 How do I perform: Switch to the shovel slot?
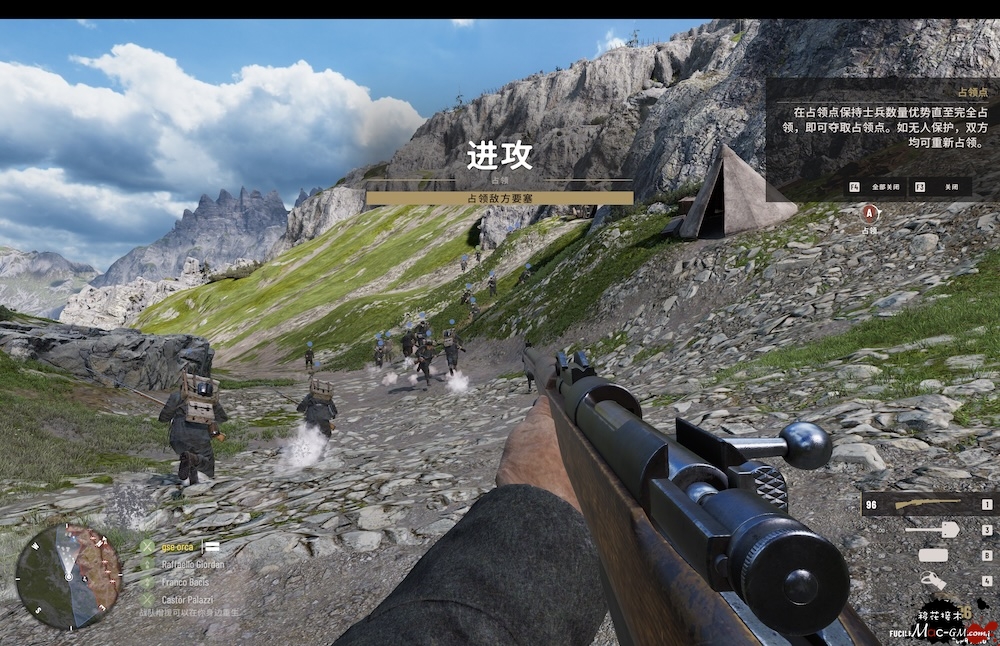click(933, 530)
